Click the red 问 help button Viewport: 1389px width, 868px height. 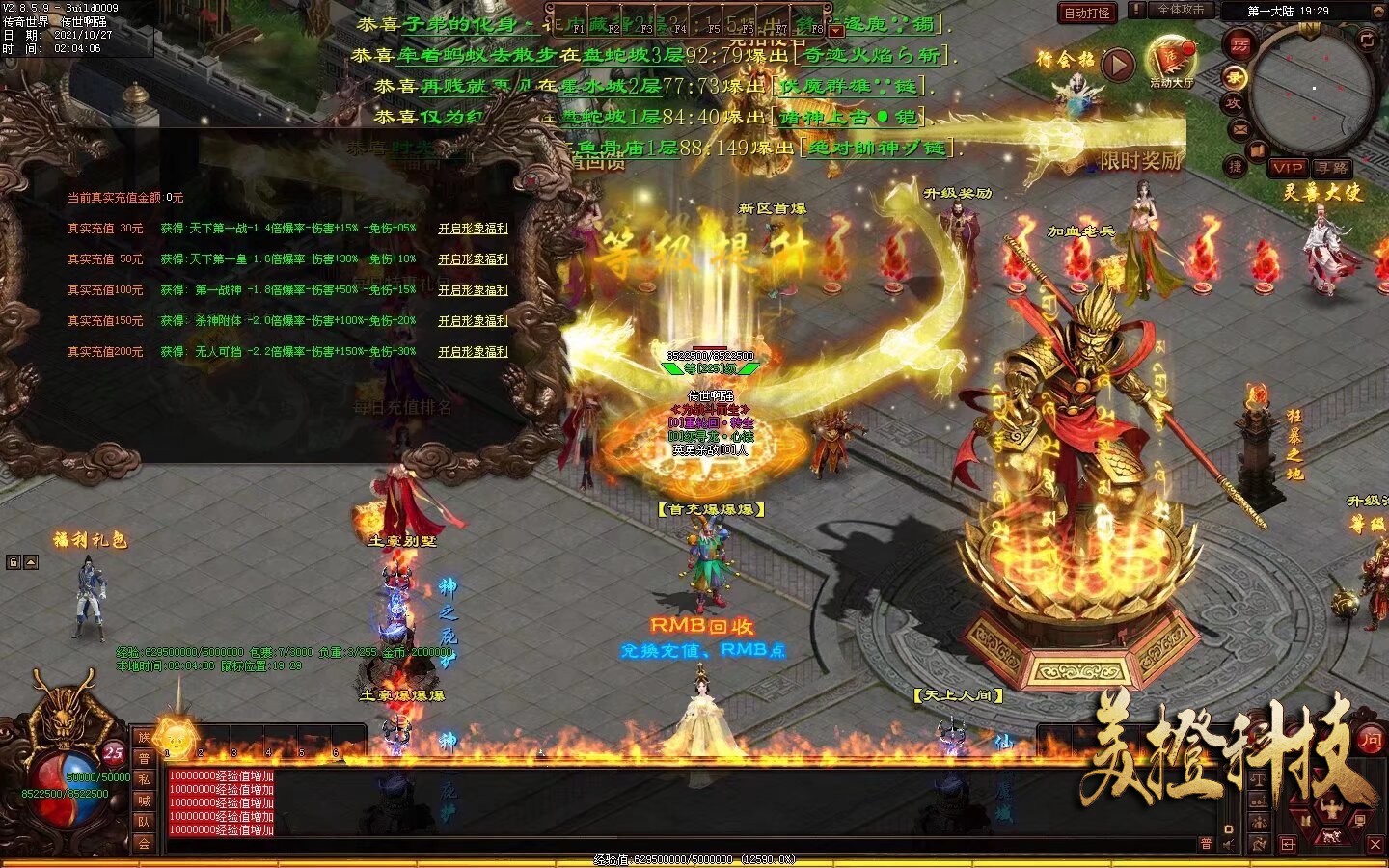pos(1370,740)
